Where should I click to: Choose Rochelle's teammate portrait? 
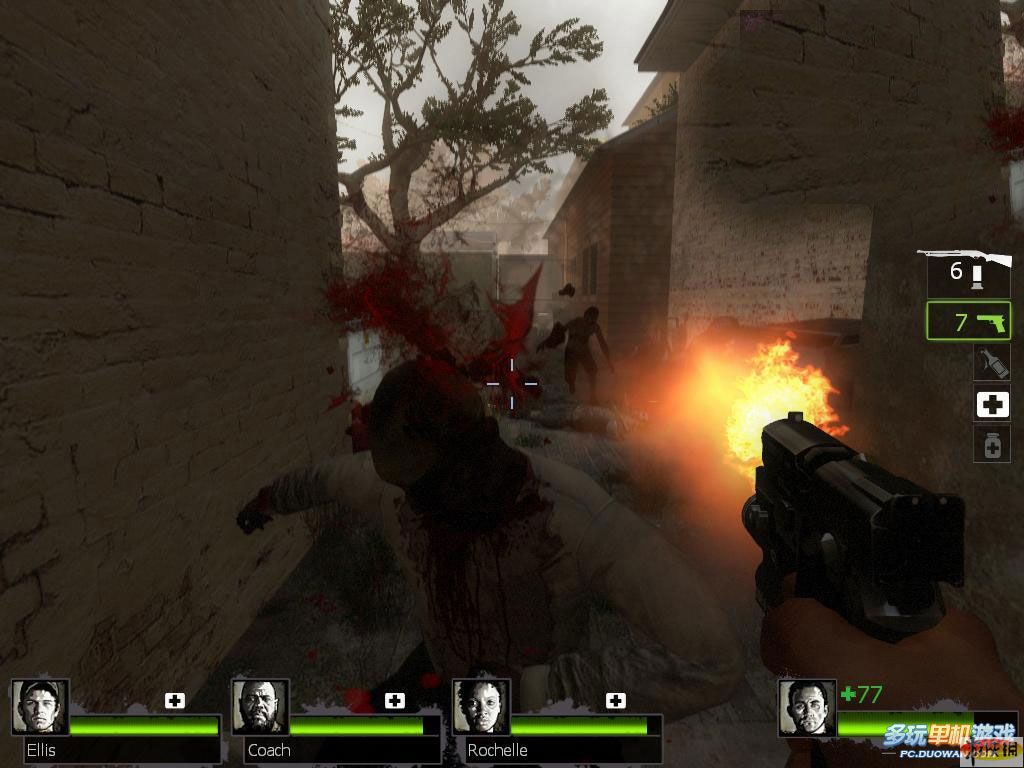[481, 707]
